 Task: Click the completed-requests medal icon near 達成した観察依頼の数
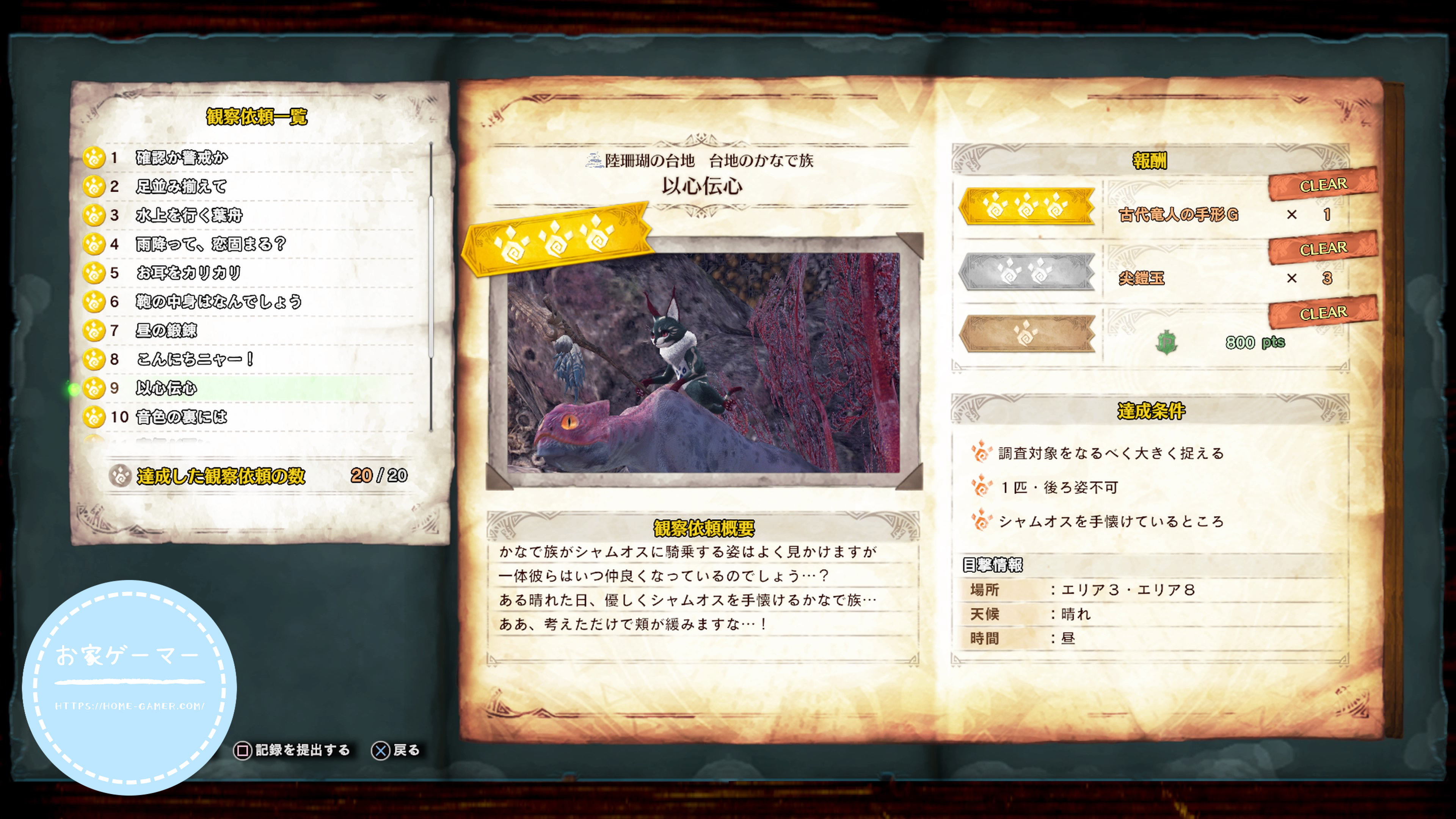tap(121, 477)
